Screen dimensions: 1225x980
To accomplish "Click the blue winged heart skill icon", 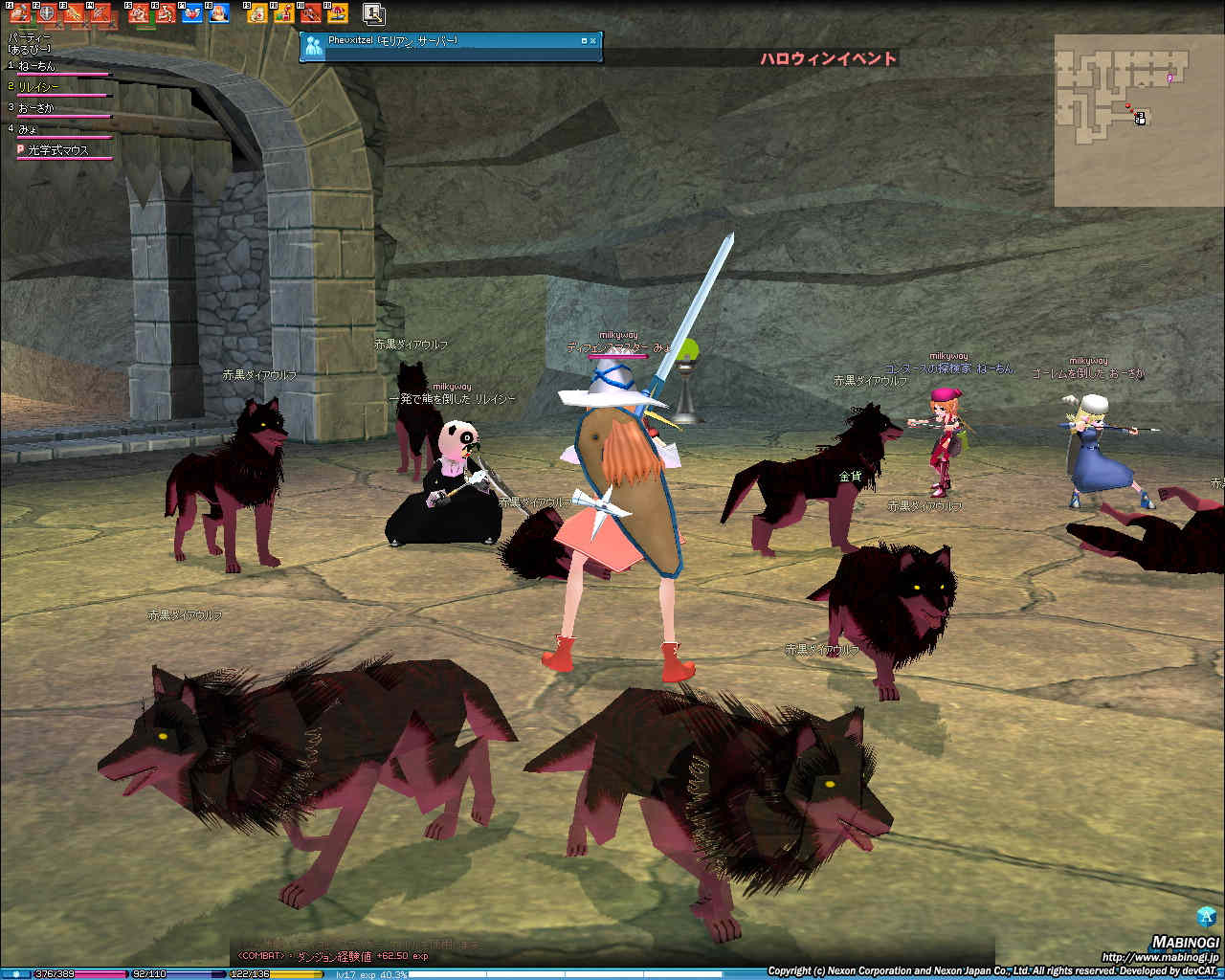I will (x=191, y=12).
